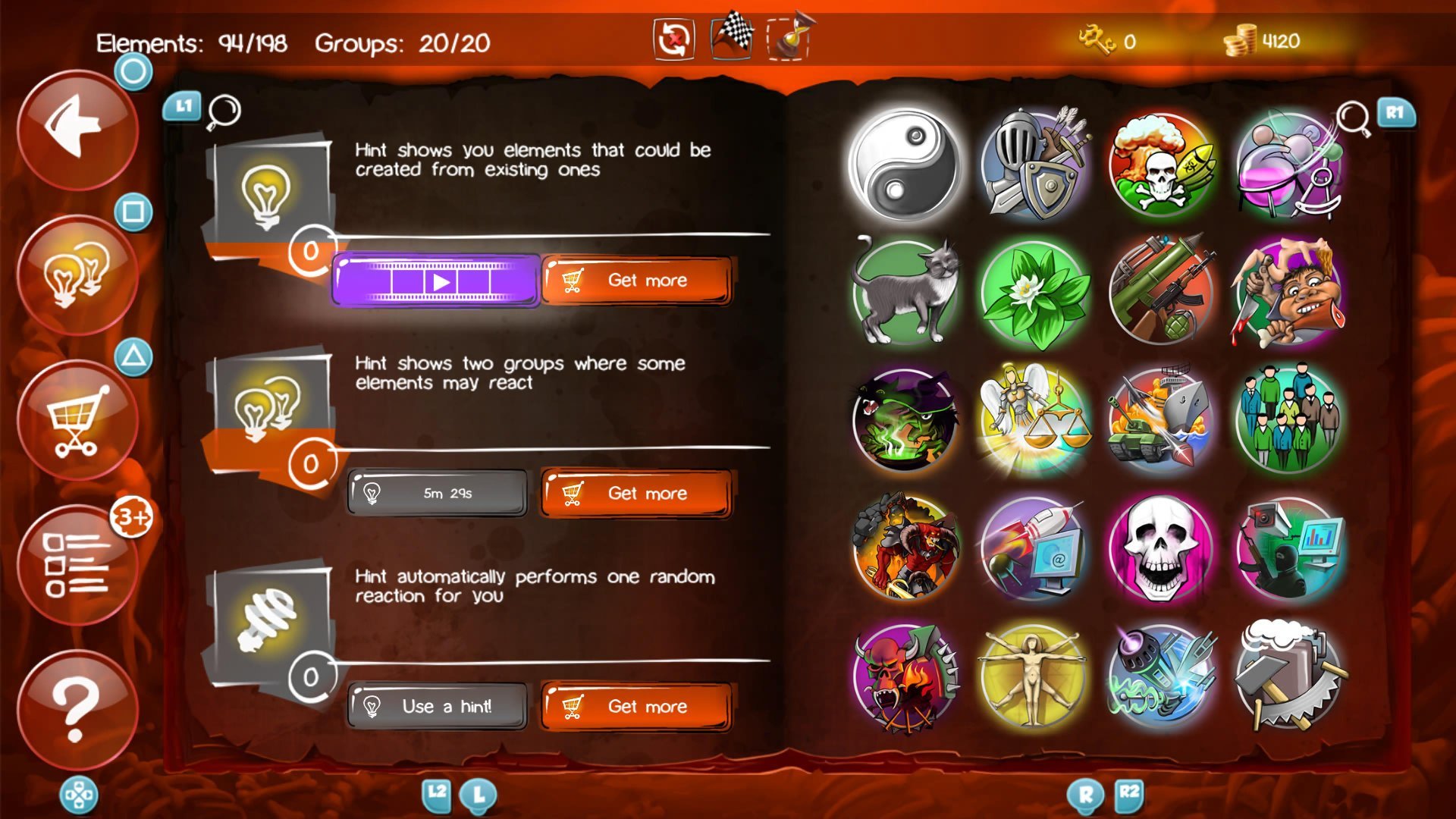This screenshot has height=819, width=1456.
Task: Click the checkered flag icon
Action: [x=732, y=36]
